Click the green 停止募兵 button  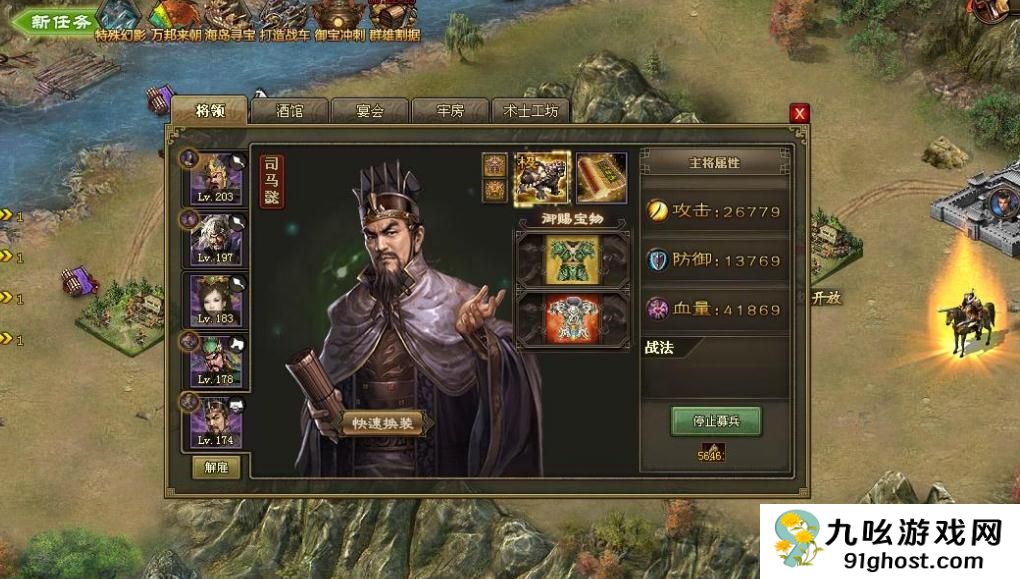pyautogui.click(x=715, y=420)
